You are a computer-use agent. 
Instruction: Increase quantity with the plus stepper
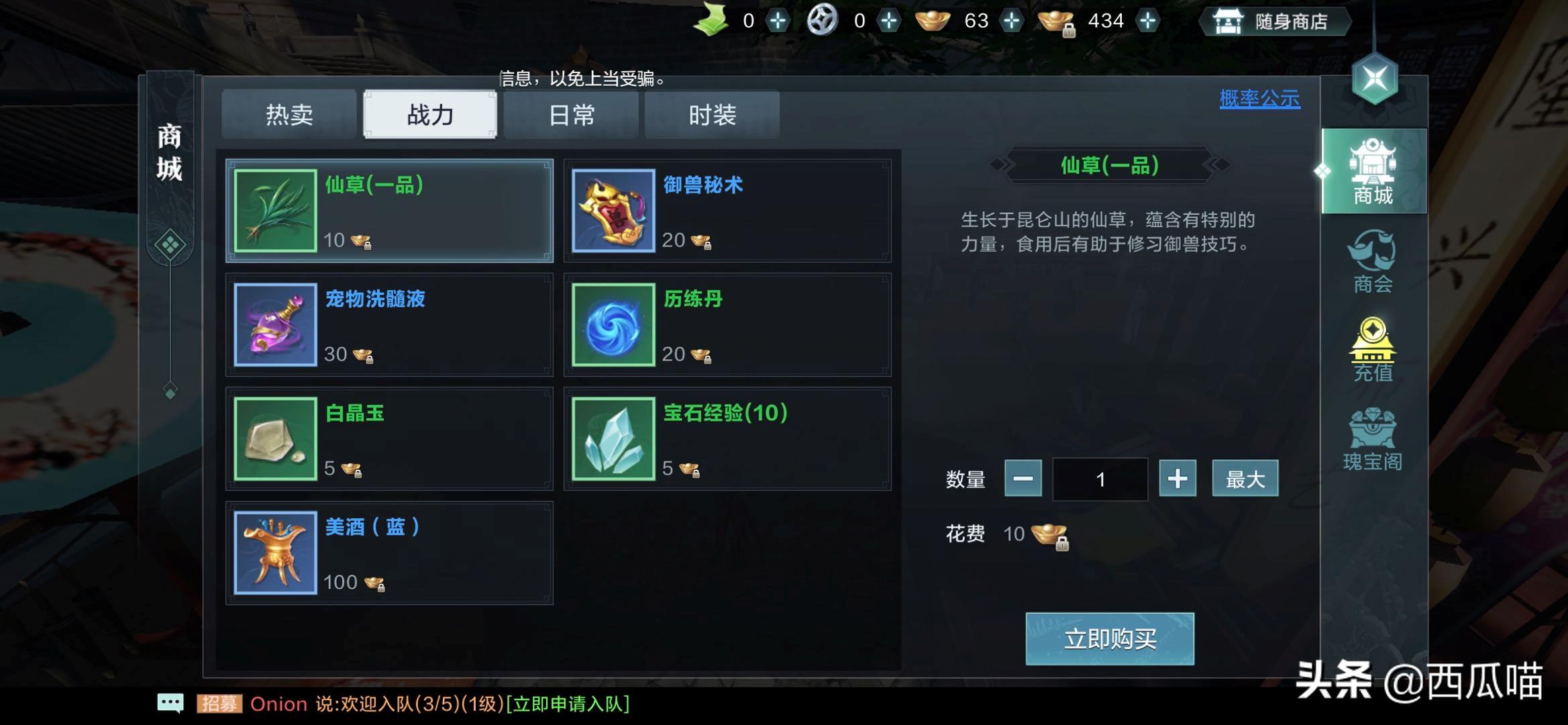[x=1178, y=479]
